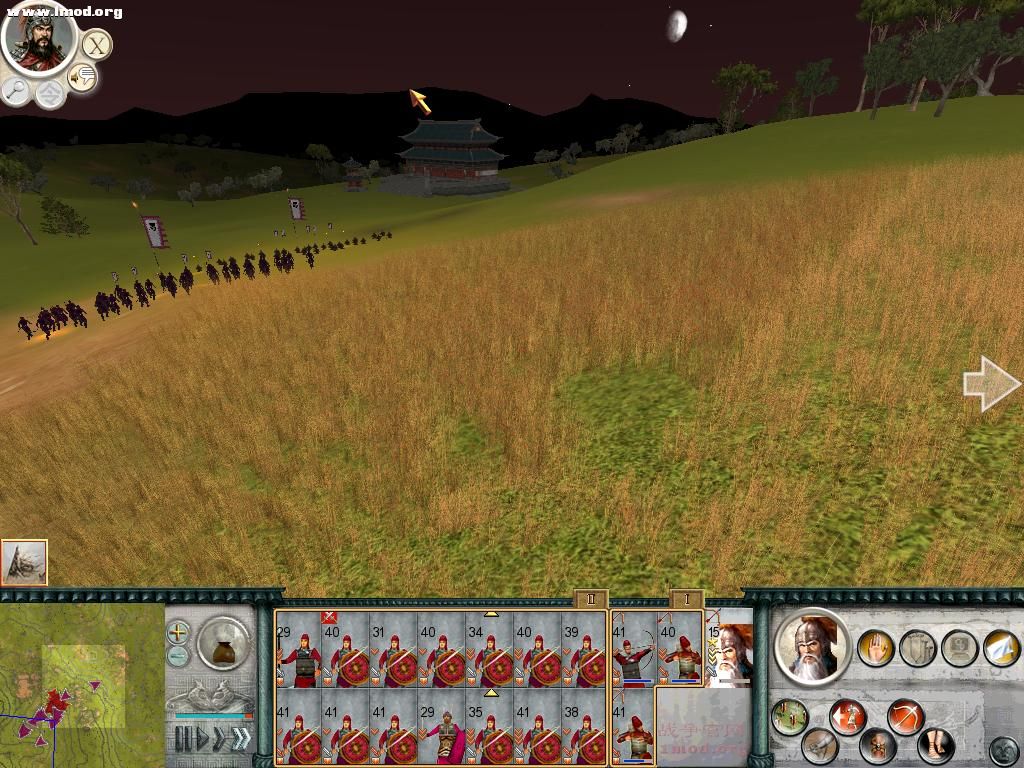Switch to army group tab II
The image size is (1024, 768).
[591, 599]
